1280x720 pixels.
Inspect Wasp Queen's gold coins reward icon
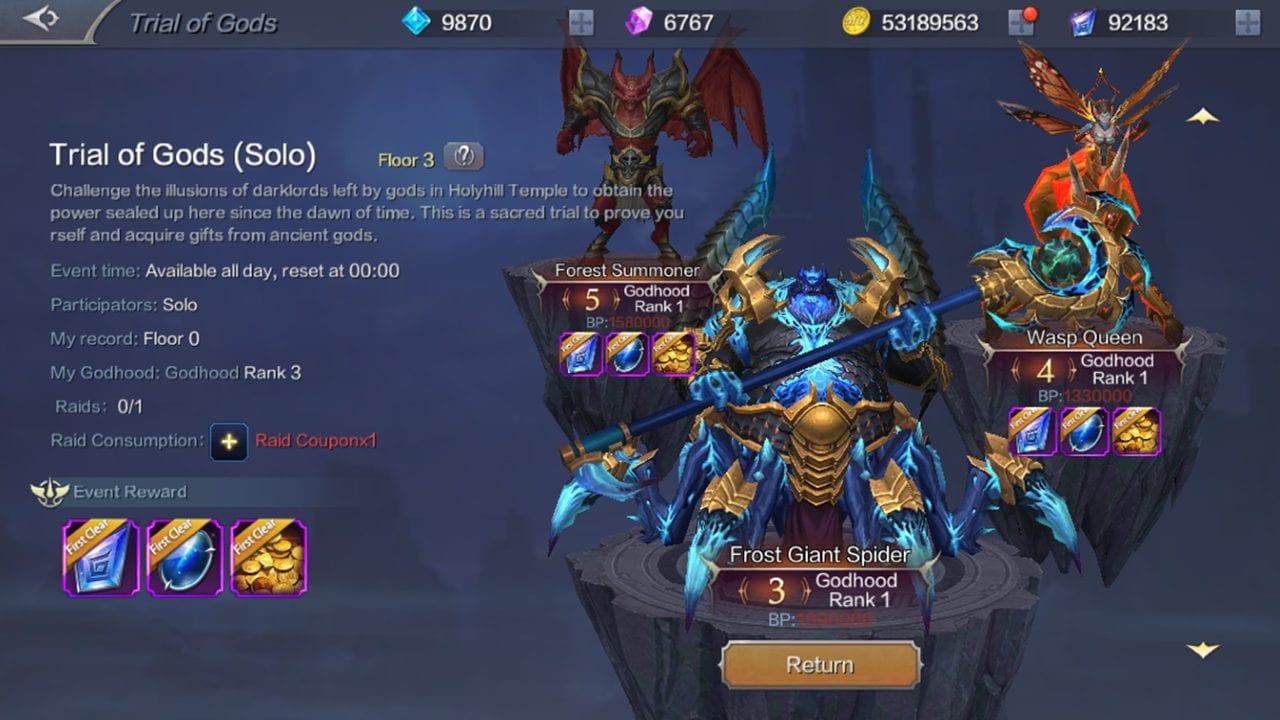pyautogui.click(x=1136, y=431)
